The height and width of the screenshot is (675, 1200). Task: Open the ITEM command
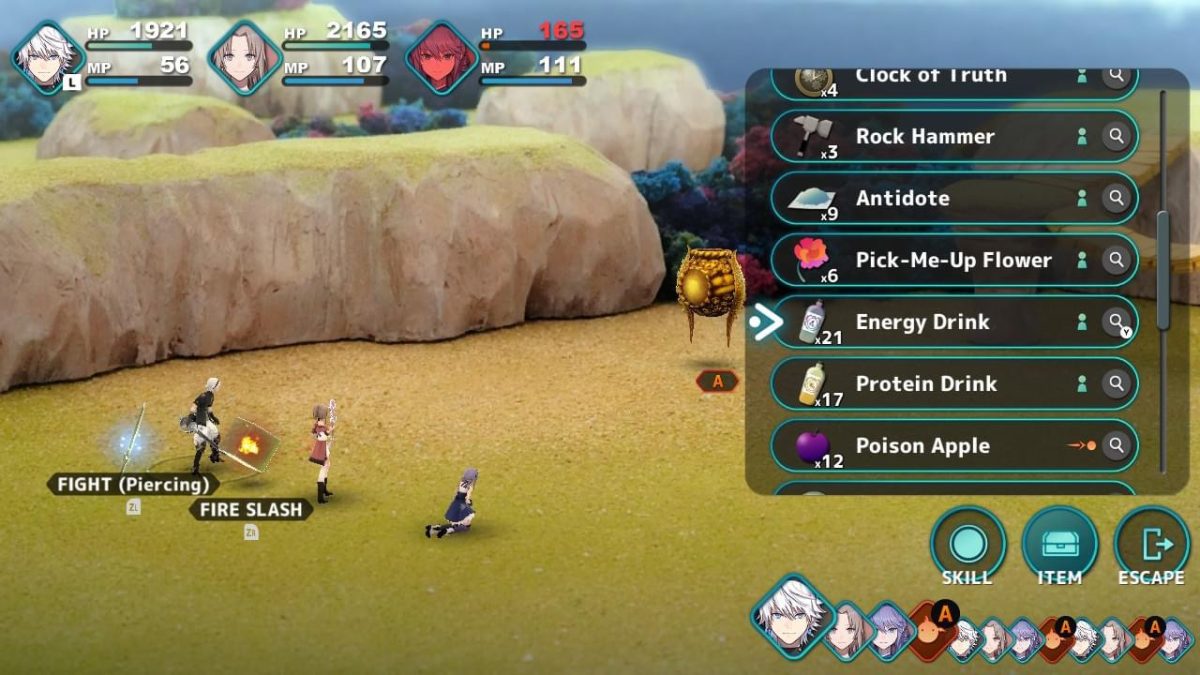[1059, 546]
